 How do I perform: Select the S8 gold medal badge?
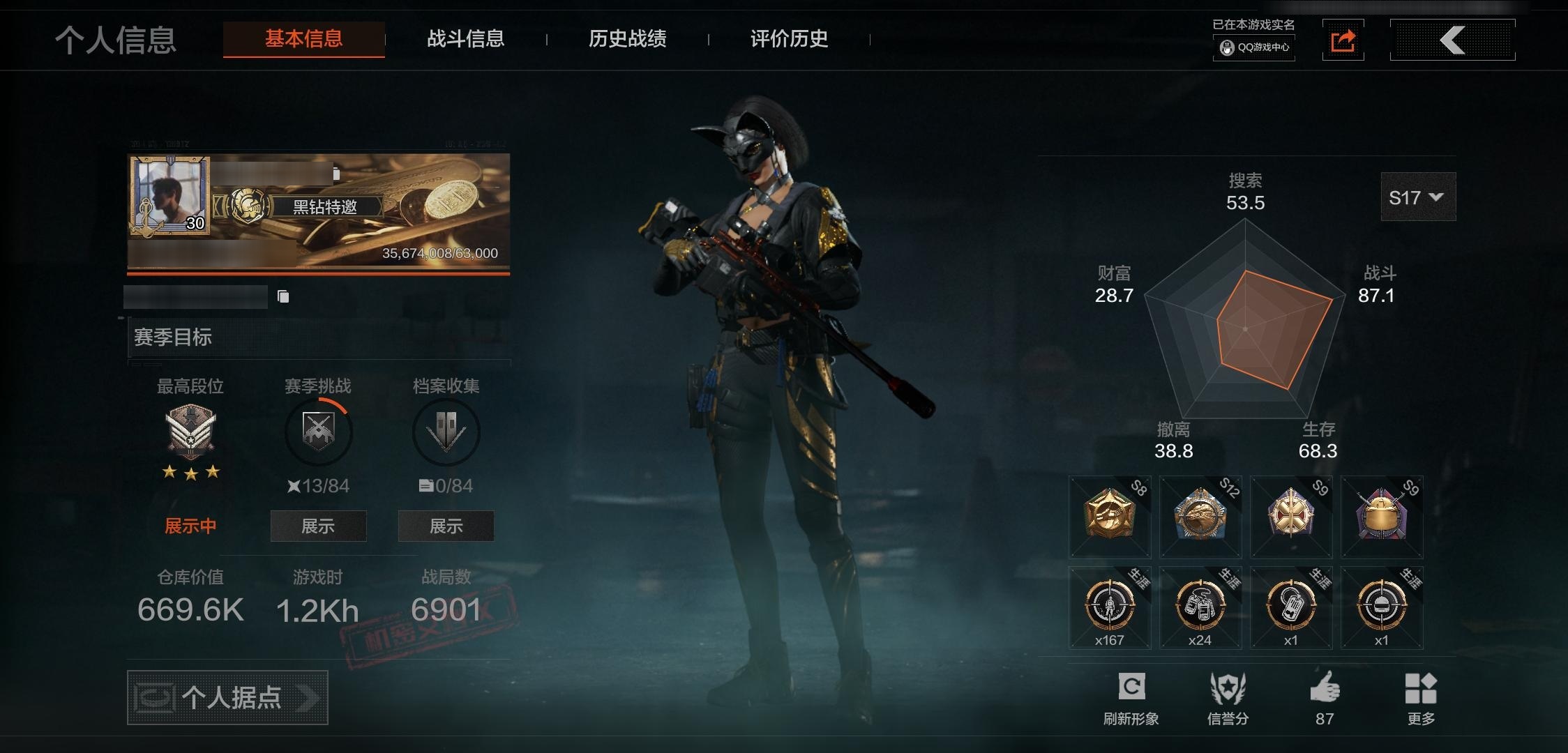pos(1110,517)
